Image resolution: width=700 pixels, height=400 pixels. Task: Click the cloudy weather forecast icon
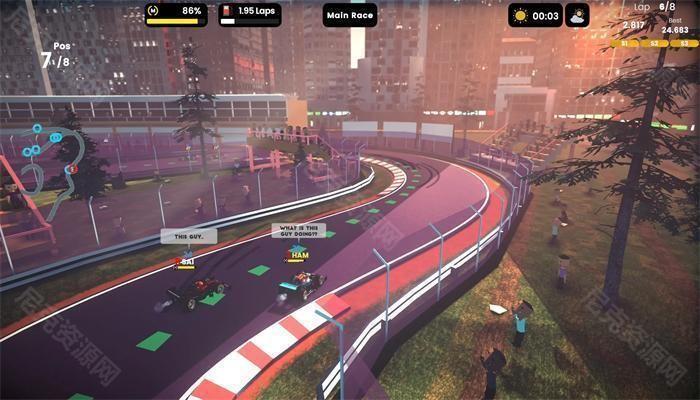[576, 15]
